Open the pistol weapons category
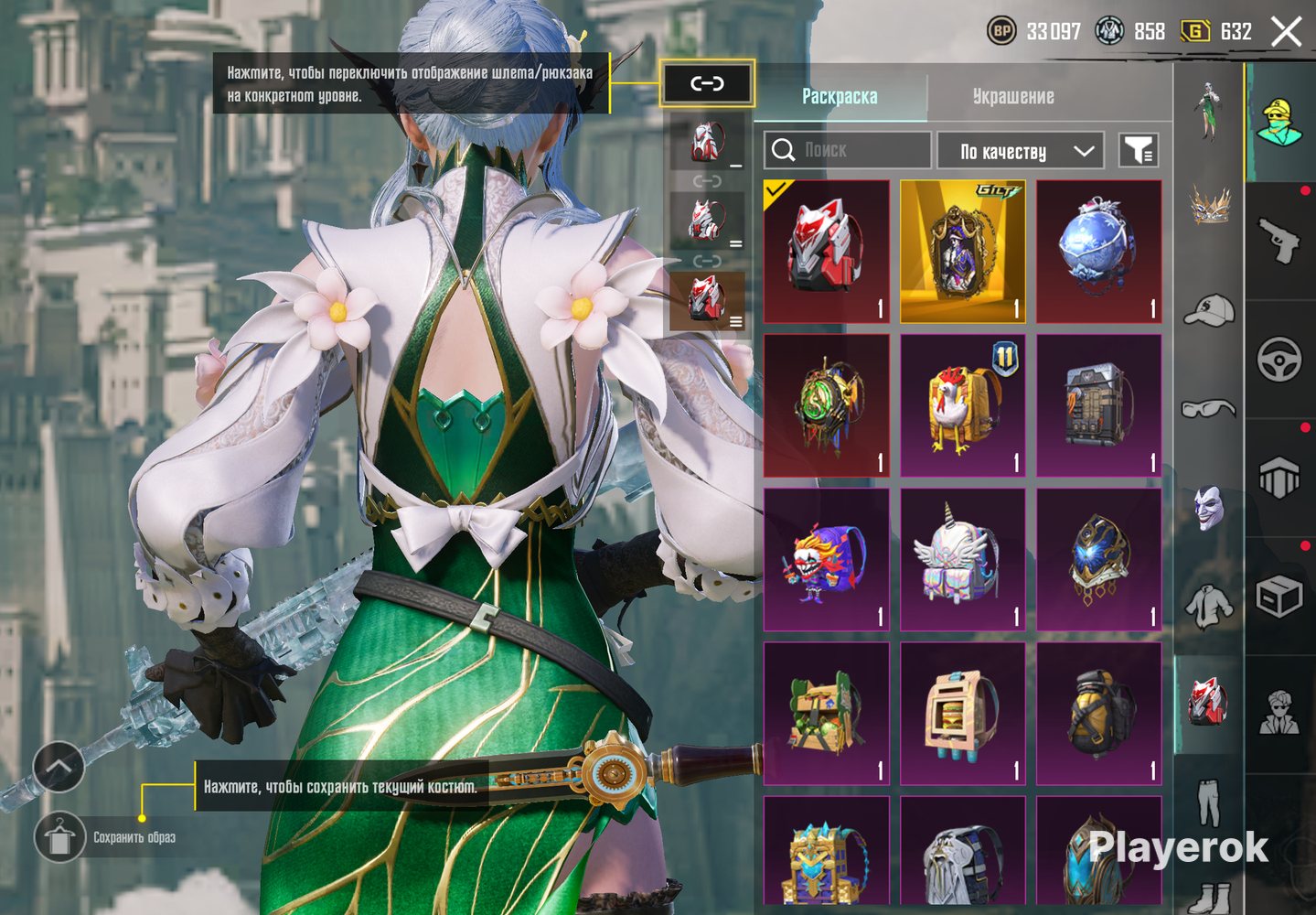Viewport: 1316px width, 915px height. click(x=1279, y=241)
